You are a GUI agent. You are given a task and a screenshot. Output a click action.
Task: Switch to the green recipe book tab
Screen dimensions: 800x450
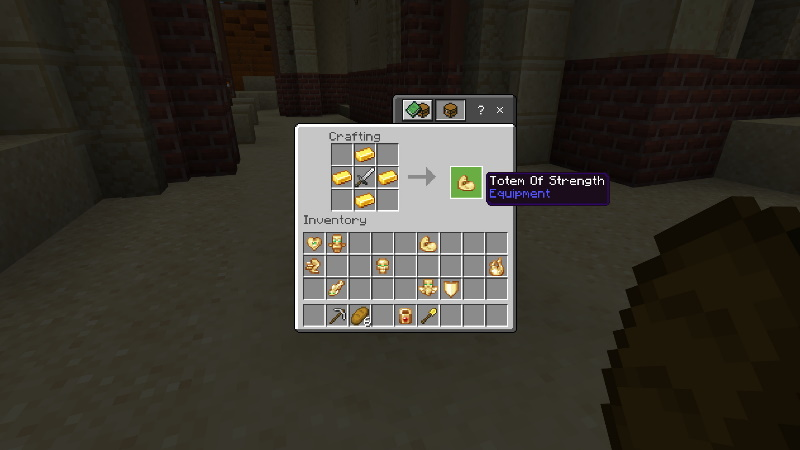(418, 110)
